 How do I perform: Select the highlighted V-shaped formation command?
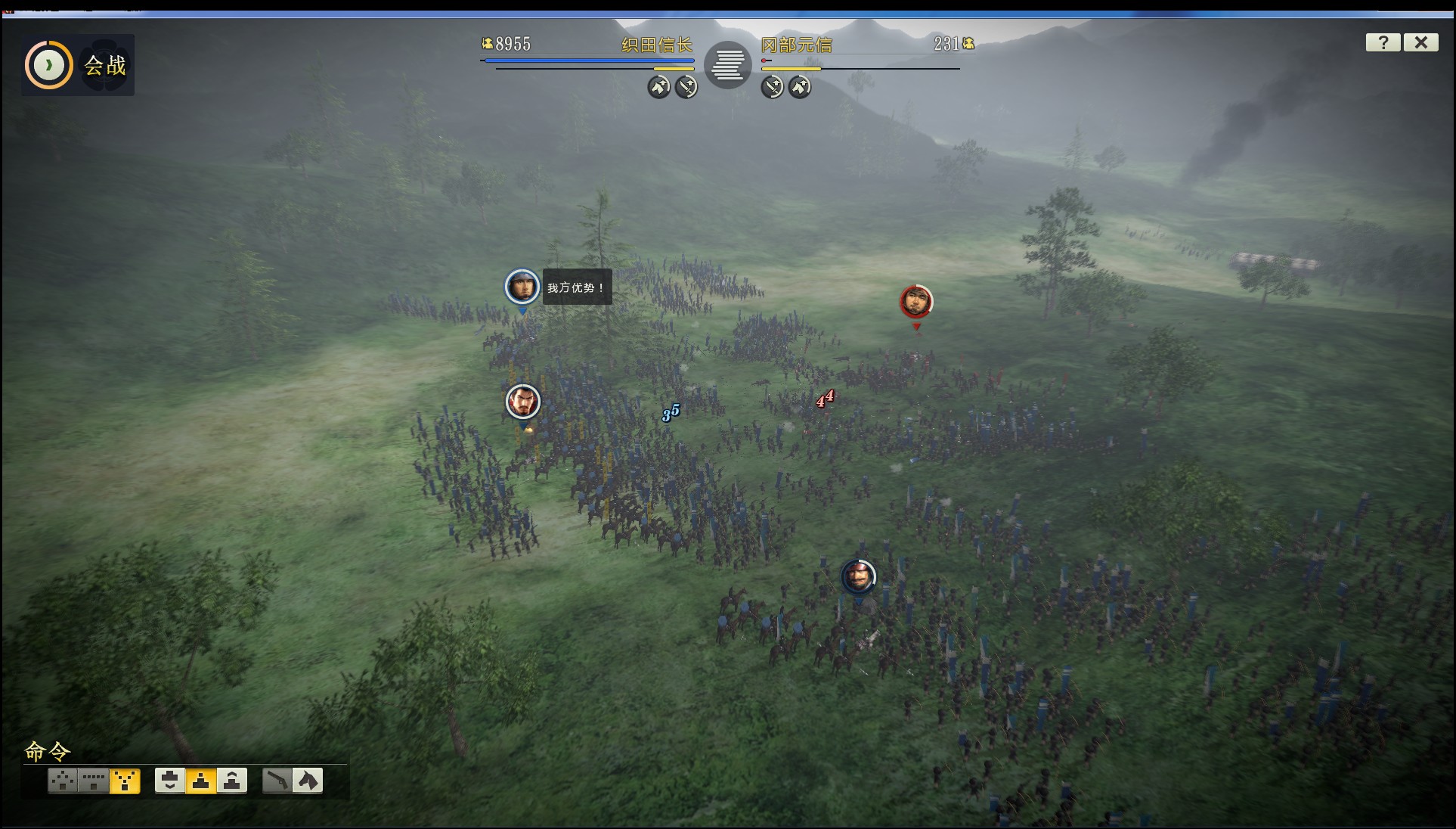coord(125,780)
